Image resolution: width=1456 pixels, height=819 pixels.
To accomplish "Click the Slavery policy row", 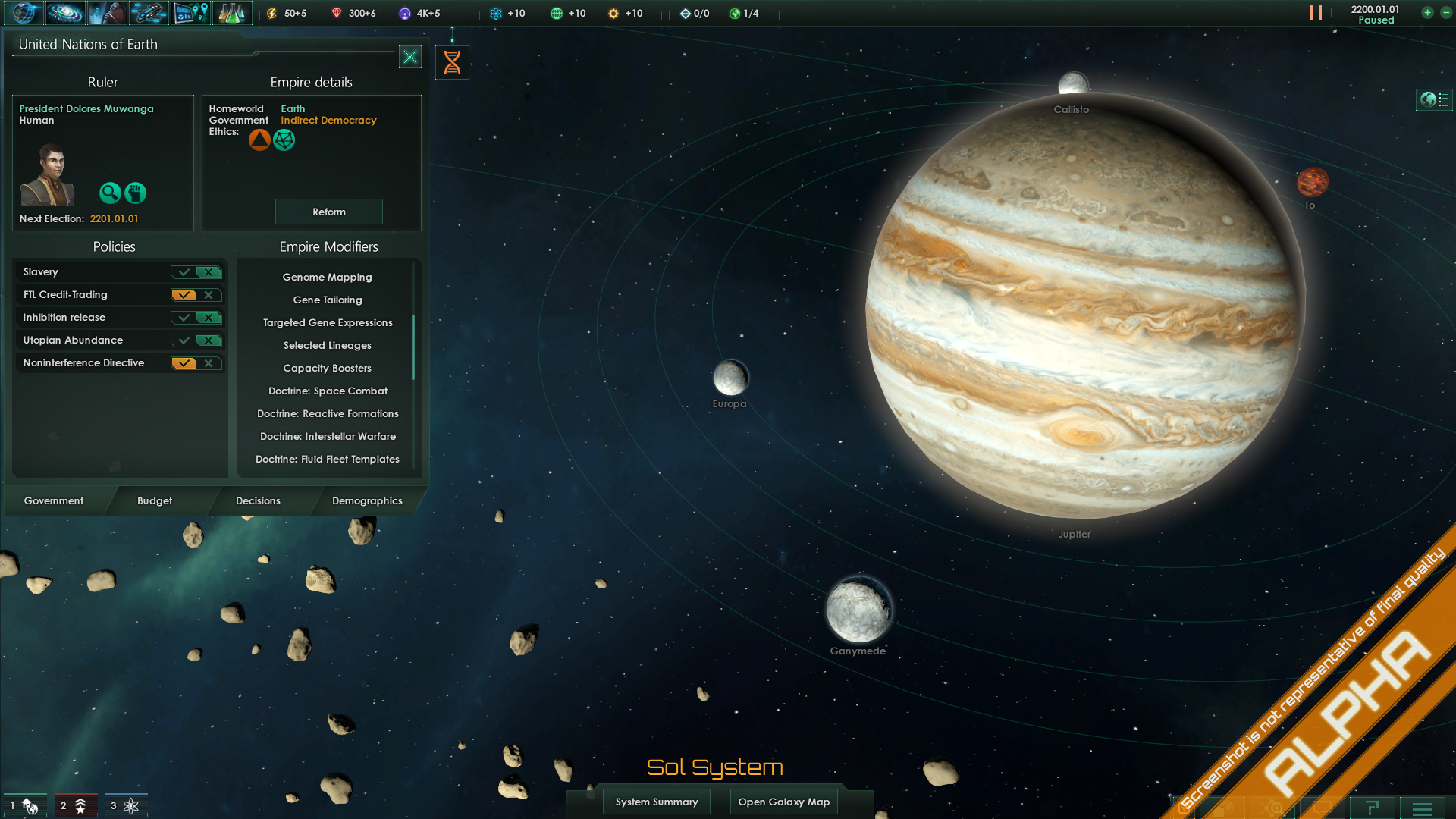I will tap(91, 271).
